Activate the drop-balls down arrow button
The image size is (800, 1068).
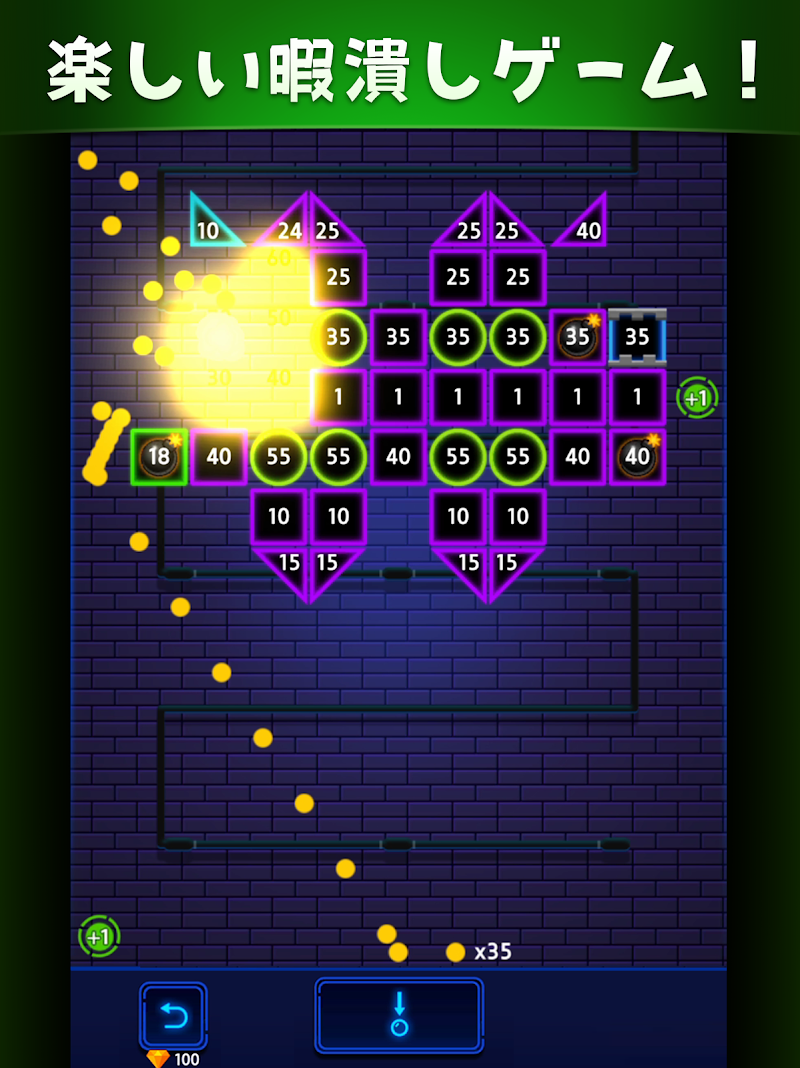pyautogui.click(x=399, y=1015)
